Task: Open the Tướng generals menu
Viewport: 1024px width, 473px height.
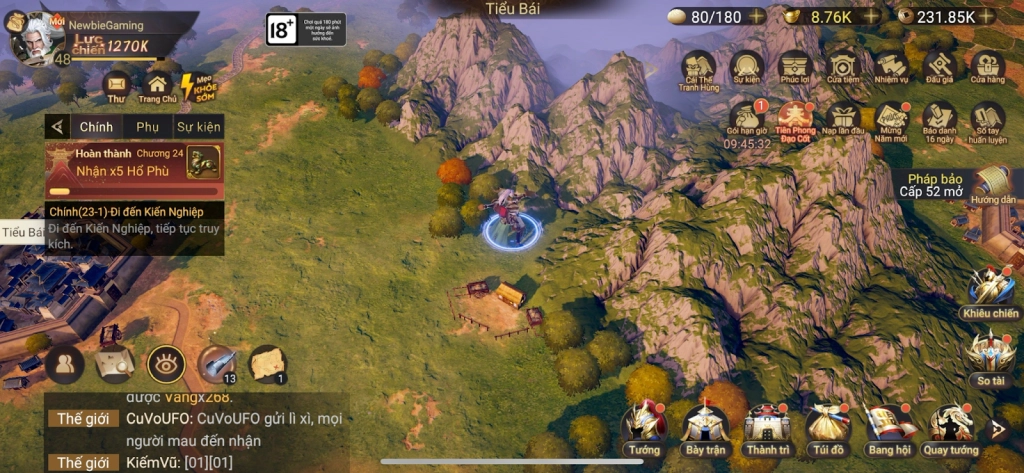Action: tap(644, 426)
